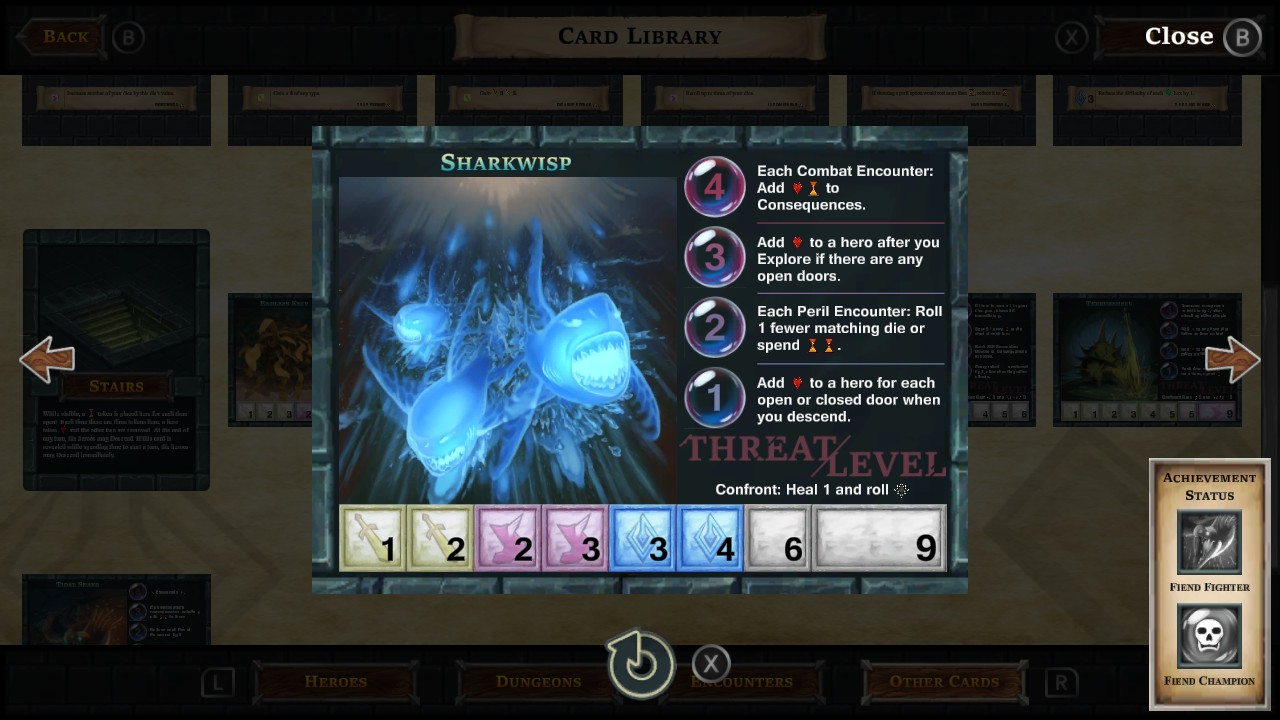Switch to the Heroes tab

pyautogui.click(x=335, y=681)
